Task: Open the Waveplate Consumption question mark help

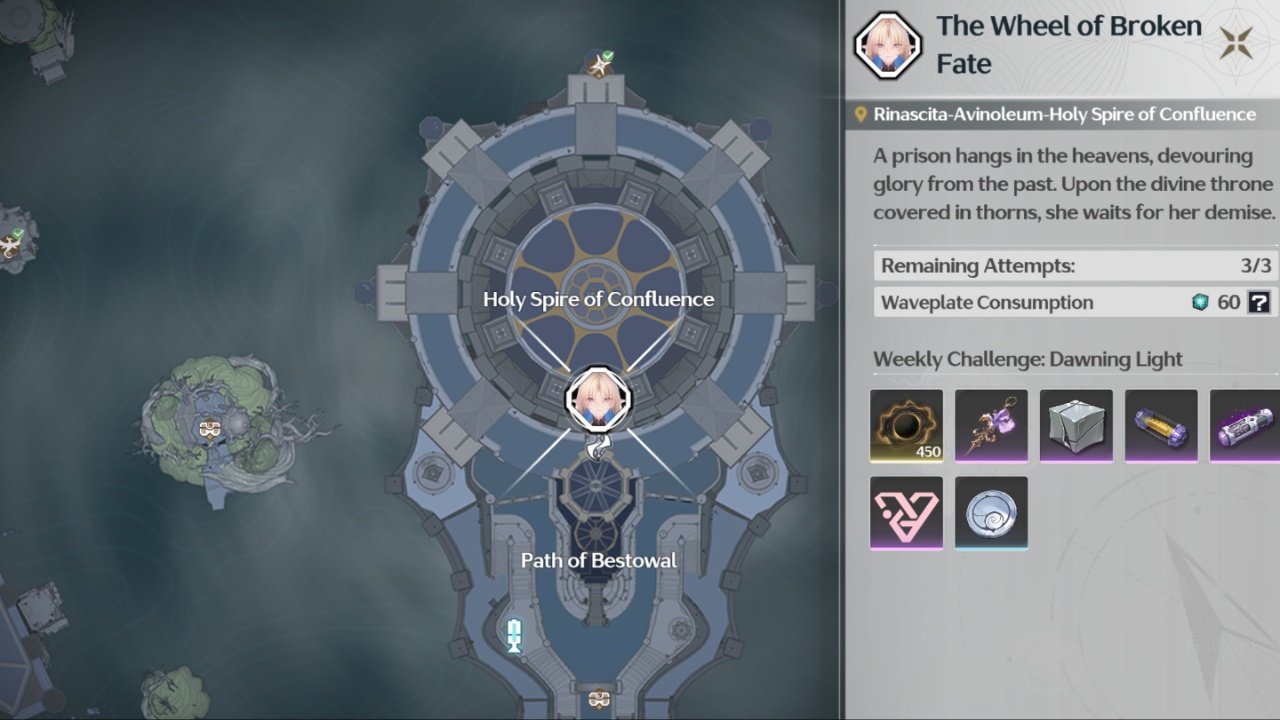Action: click(1259, 302)
